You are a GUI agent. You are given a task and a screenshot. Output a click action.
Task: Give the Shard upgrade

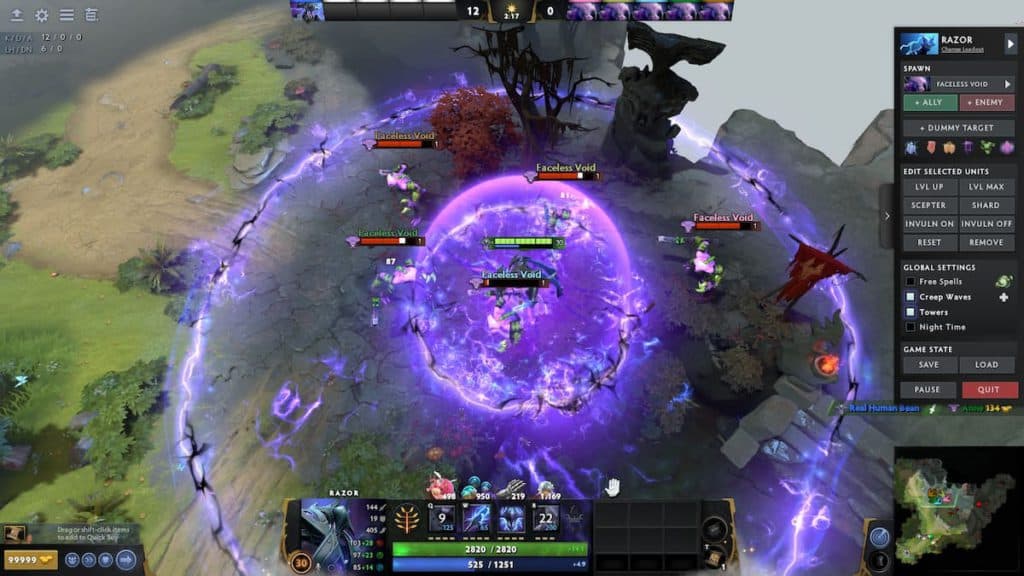tap(987, 205)
